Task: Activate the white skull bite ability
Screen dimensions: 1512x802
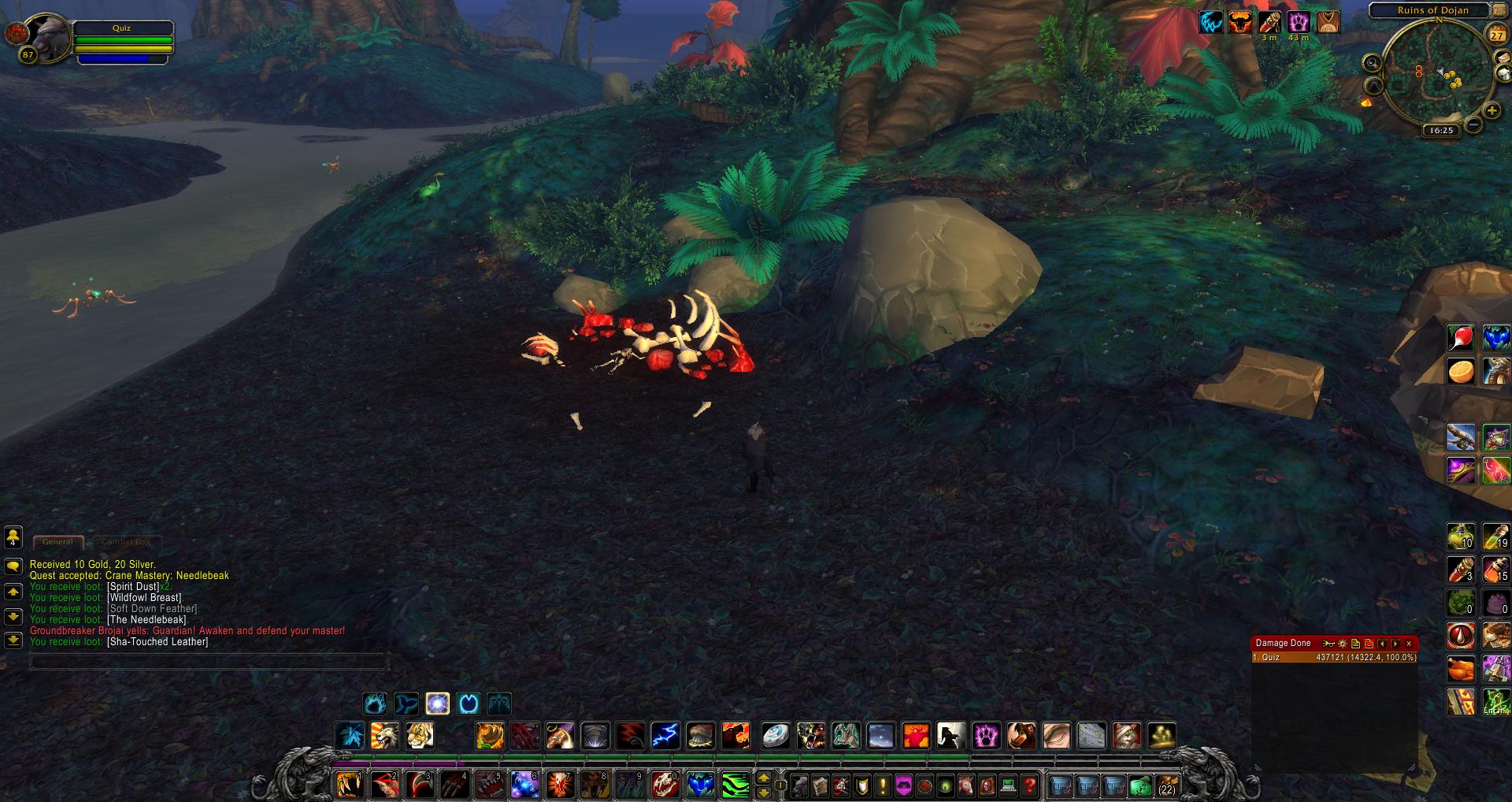Action: pyautogui.click(x=665, y=785)
